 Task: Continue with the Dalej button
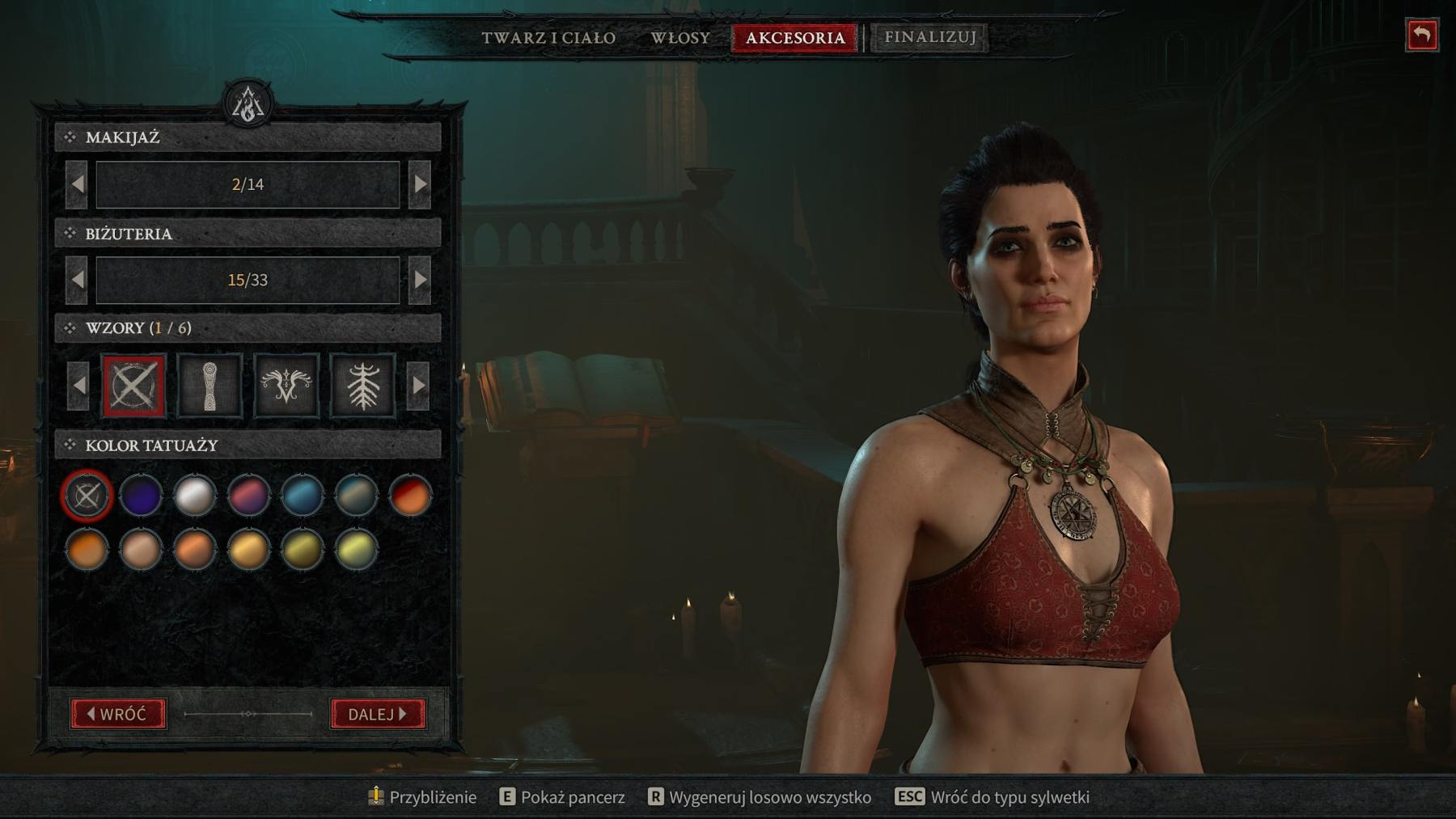378,714
